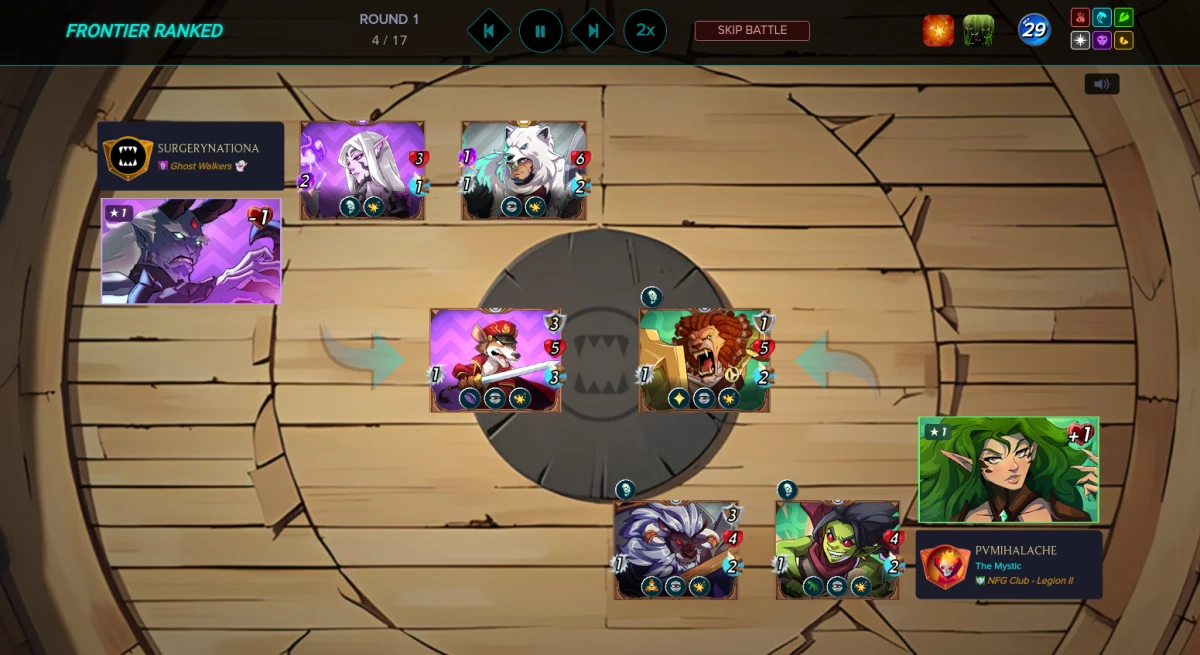The height and width of the screenshot is (655, 1200).
Task: Show the orange starburst ruleset icon
Action: pos(938,31)
